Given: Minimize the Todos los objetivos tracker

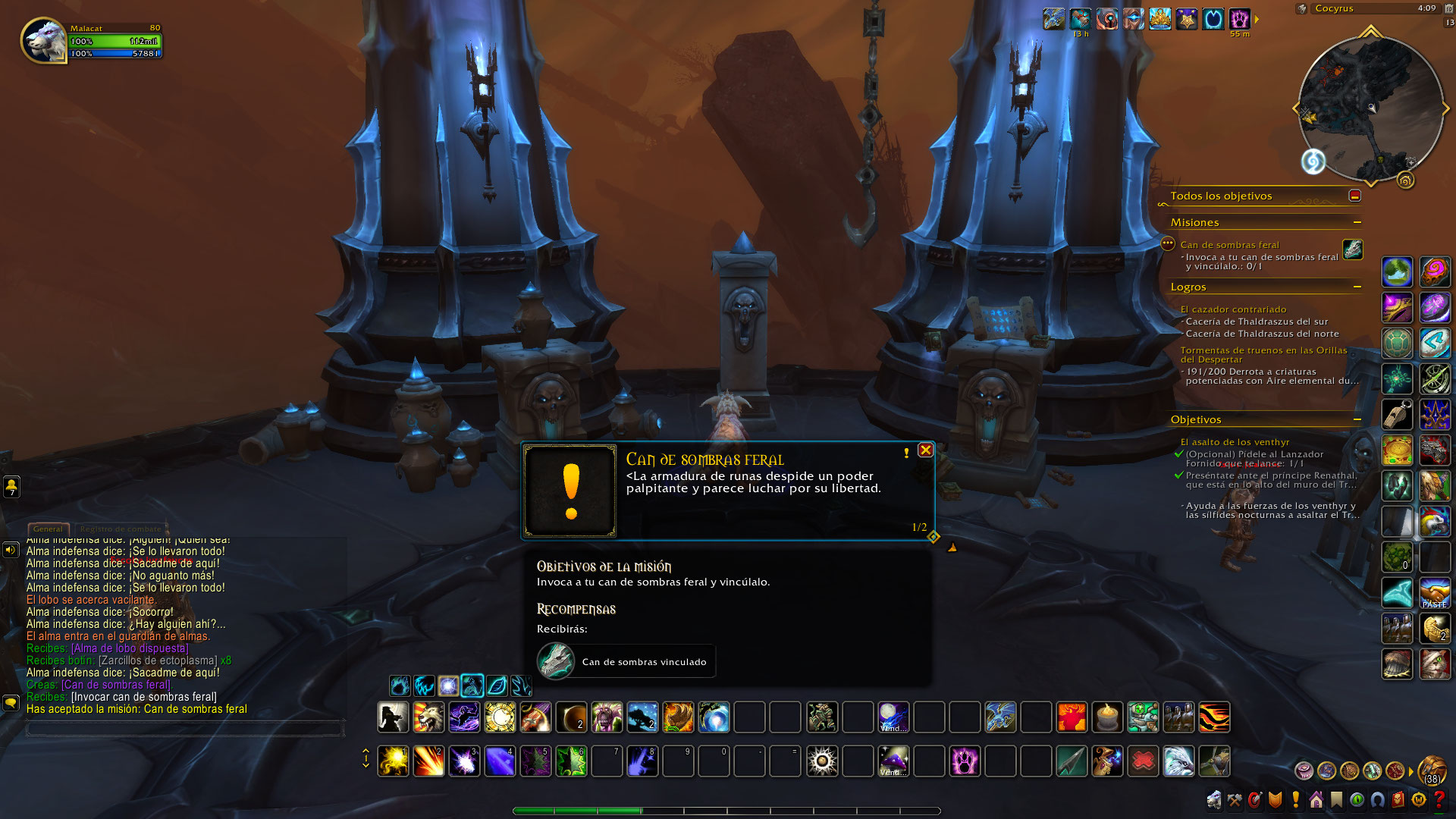Looking at the screenshot, I should click(1354, 196).
